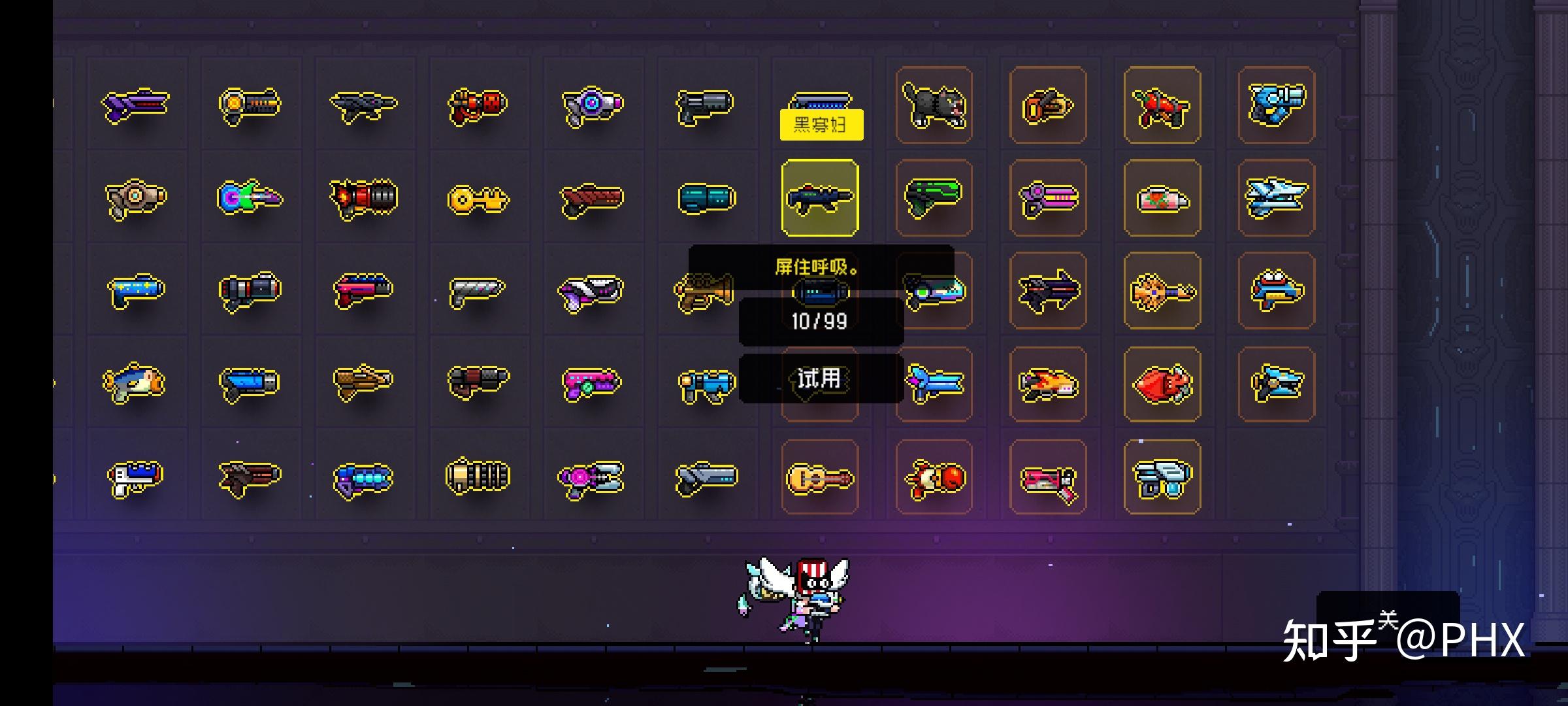The image size is (1568, 706).
Task: Pick the red boxing glove weapon
Action: (x=934, y=478)
